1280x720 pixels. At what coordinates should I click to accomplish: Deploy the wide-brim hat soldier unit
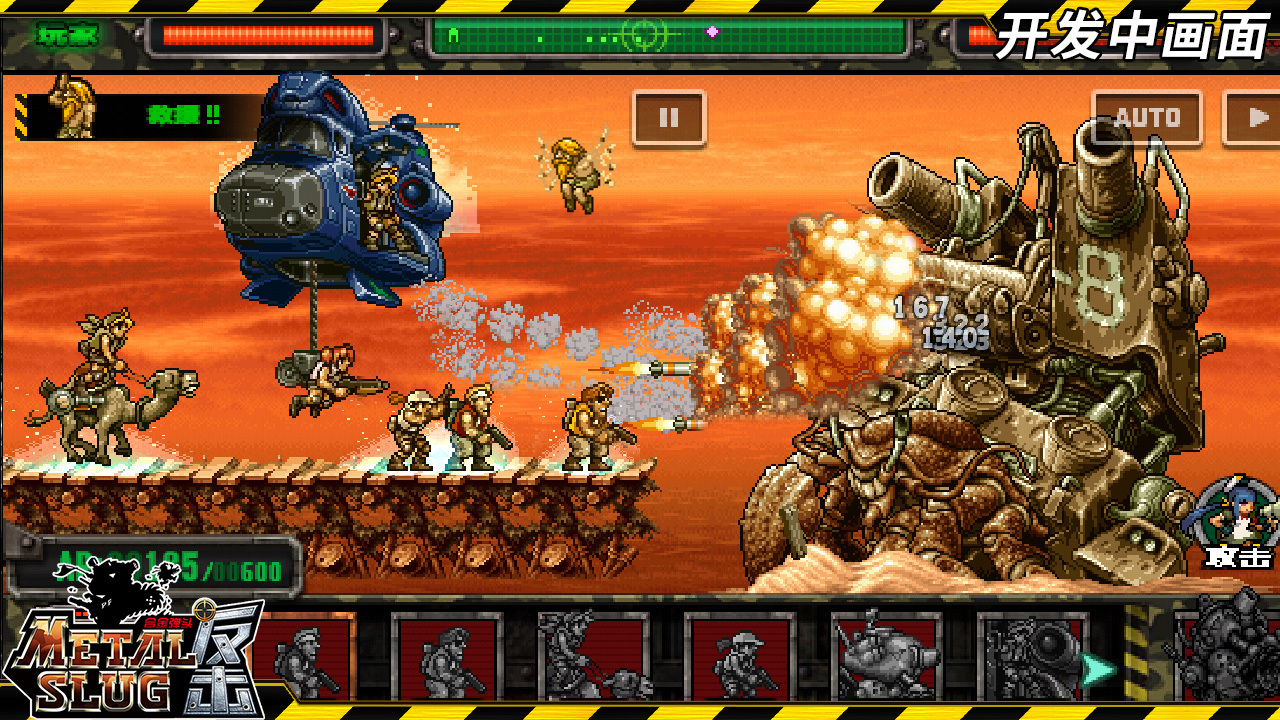click(739, 656)
